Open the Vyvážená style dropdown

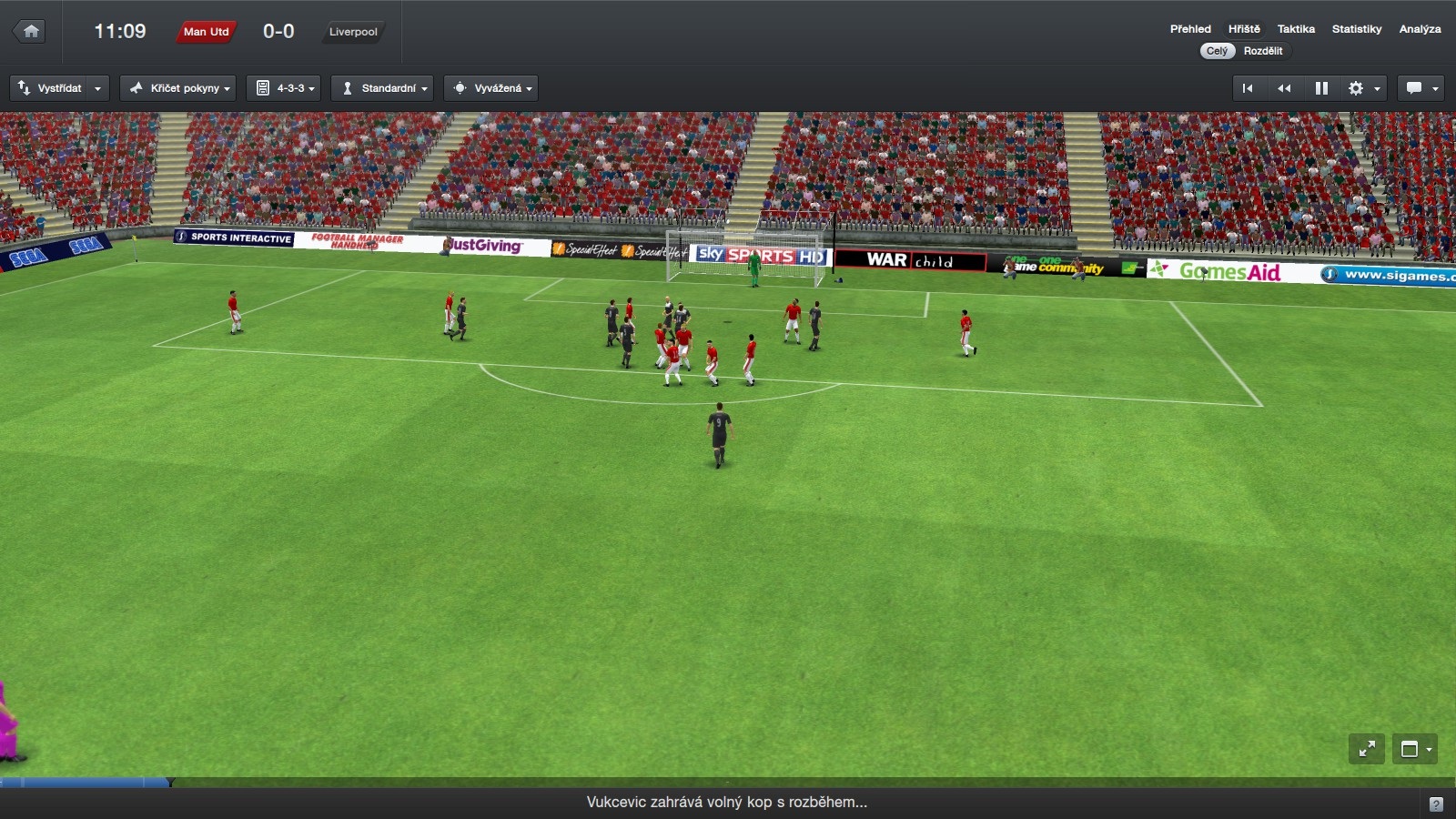tap(491, 88)
